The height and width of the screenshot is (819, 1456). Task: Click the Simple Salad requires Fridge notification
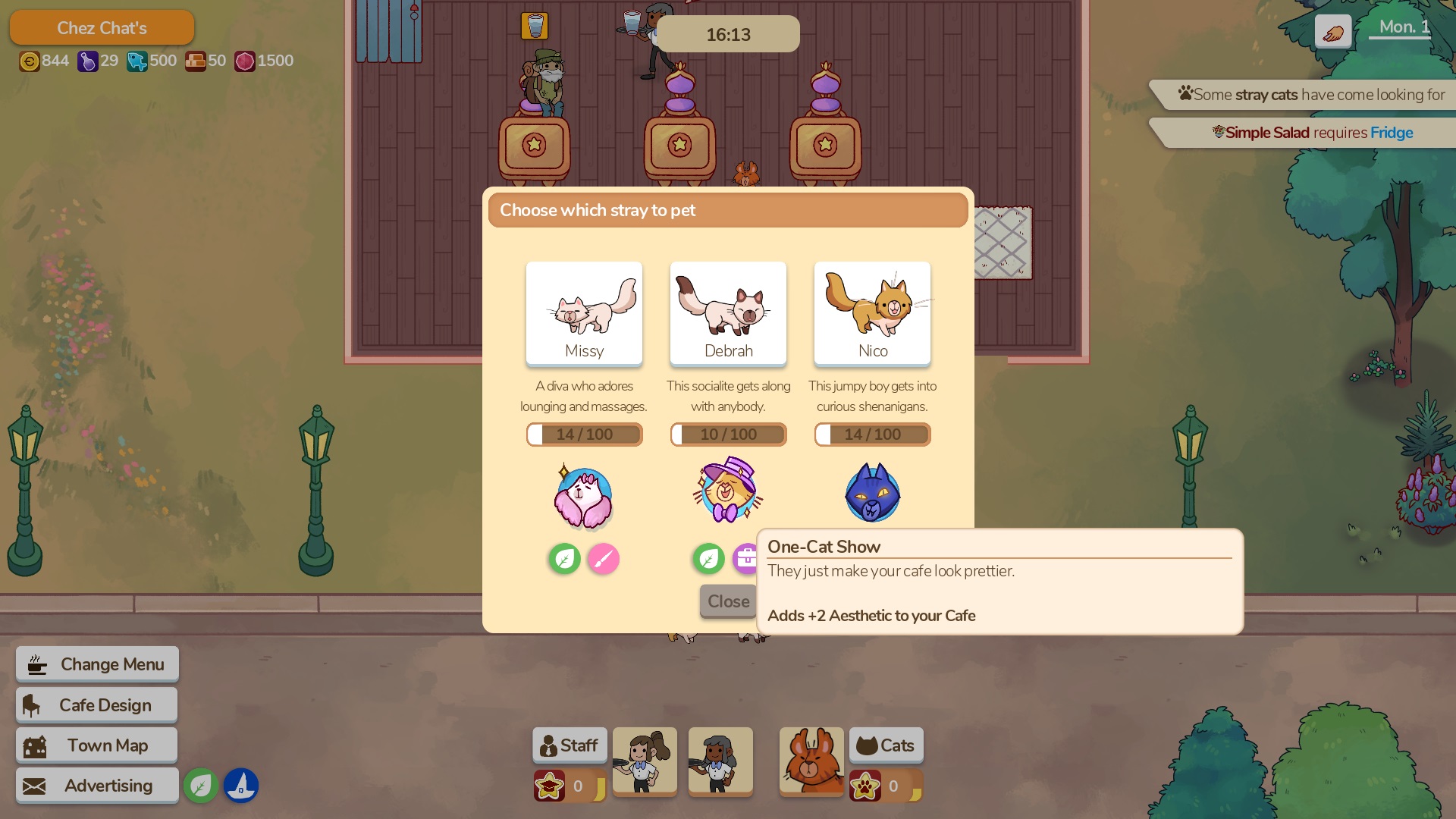1316,133
